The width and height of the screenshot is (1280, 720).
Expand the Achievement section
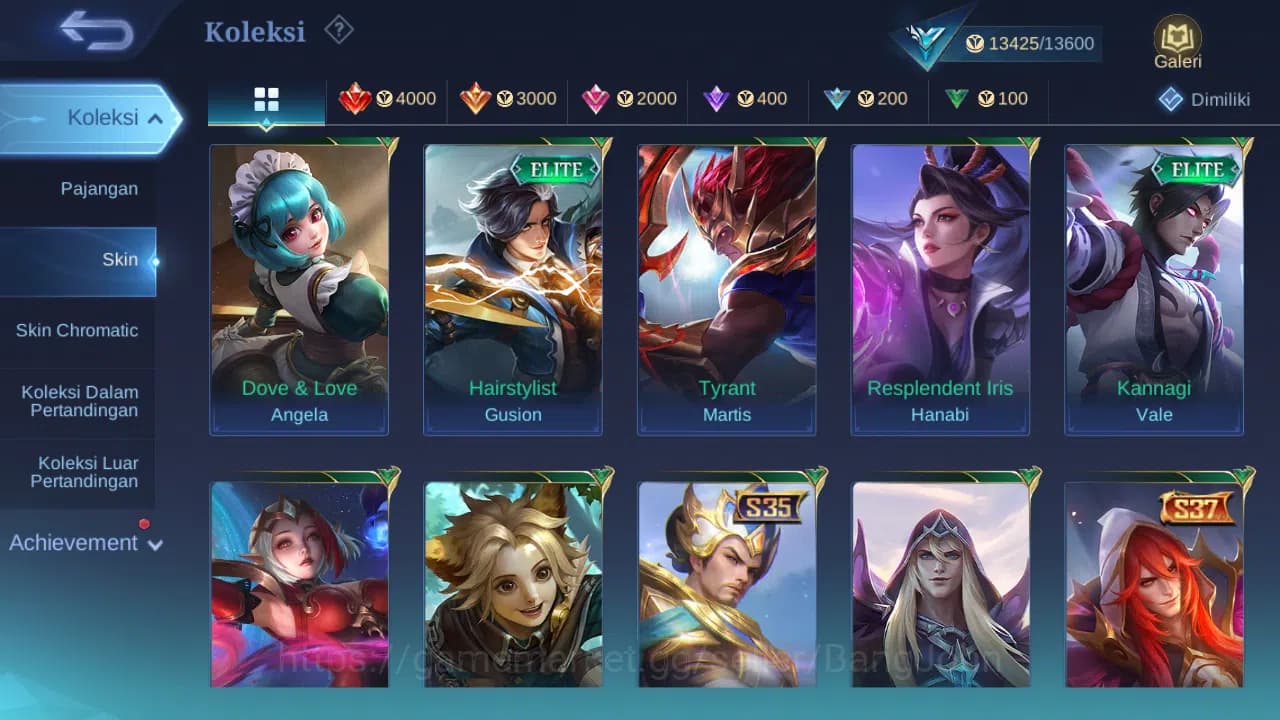click(83, 542)
